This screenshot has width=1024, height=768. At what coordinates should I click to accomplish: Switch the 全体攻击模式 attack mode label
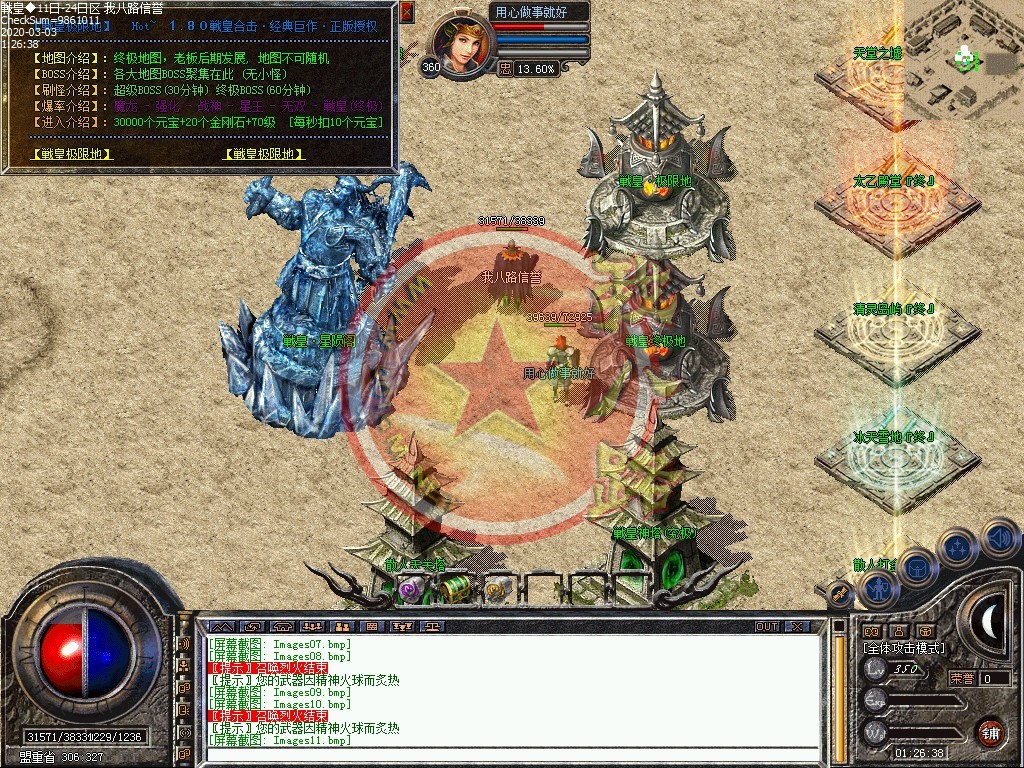904,648
